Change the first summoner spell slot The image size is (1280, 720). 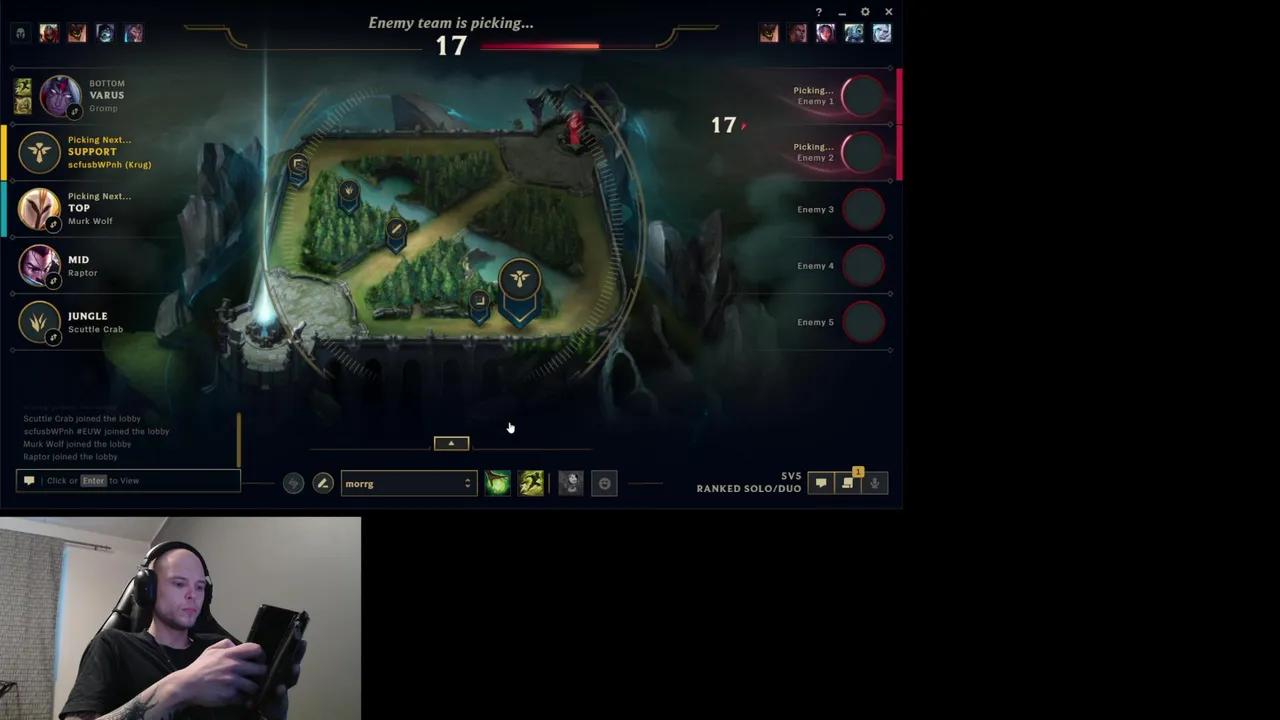click(497, 483)
